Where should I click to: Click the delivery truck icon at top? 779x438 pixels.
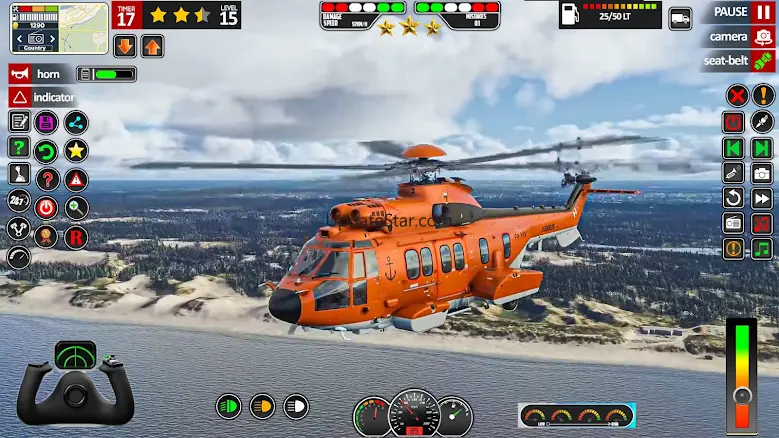680,17
